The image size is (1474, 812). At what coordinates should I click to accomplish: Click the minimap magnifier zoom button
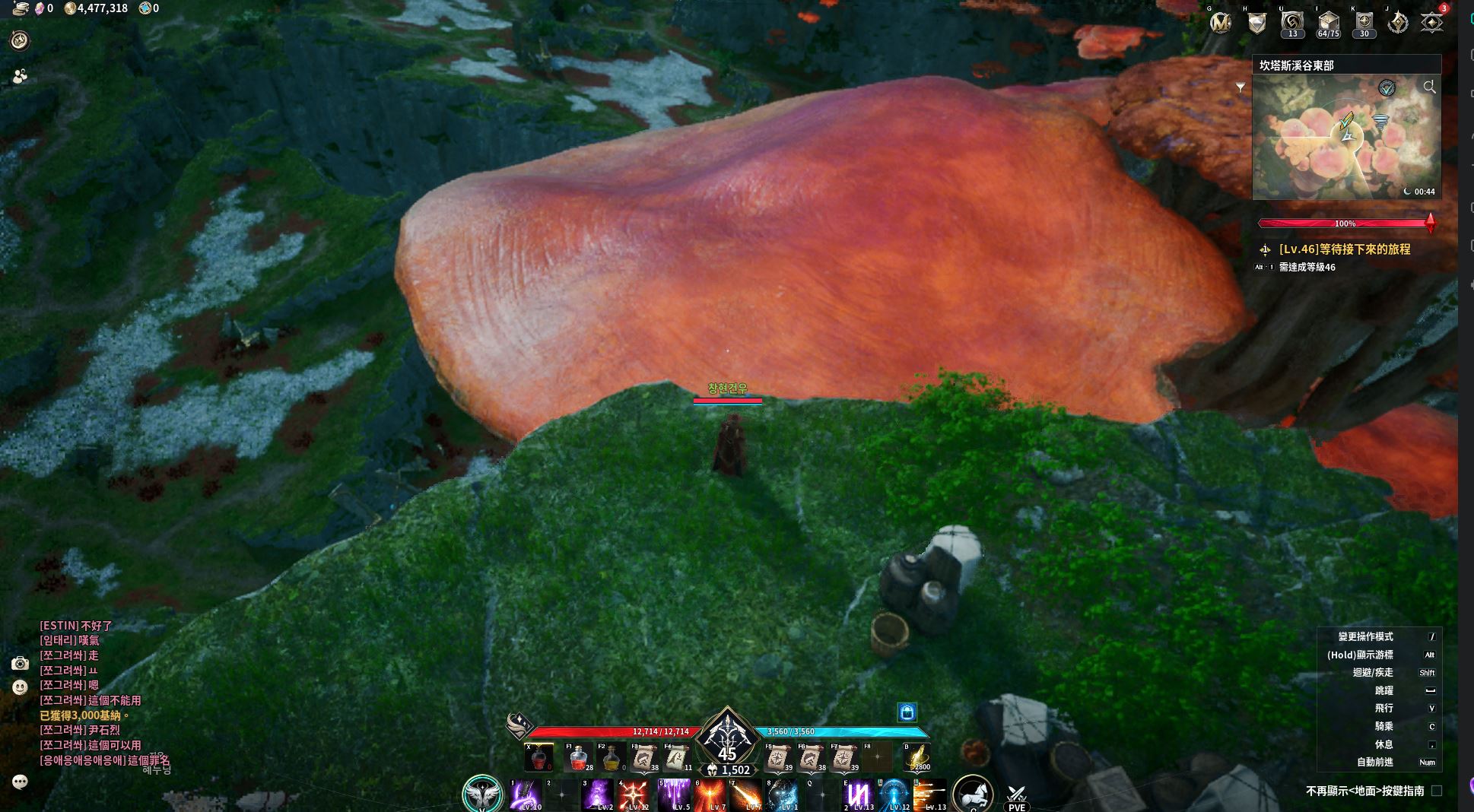(1429, 87)
